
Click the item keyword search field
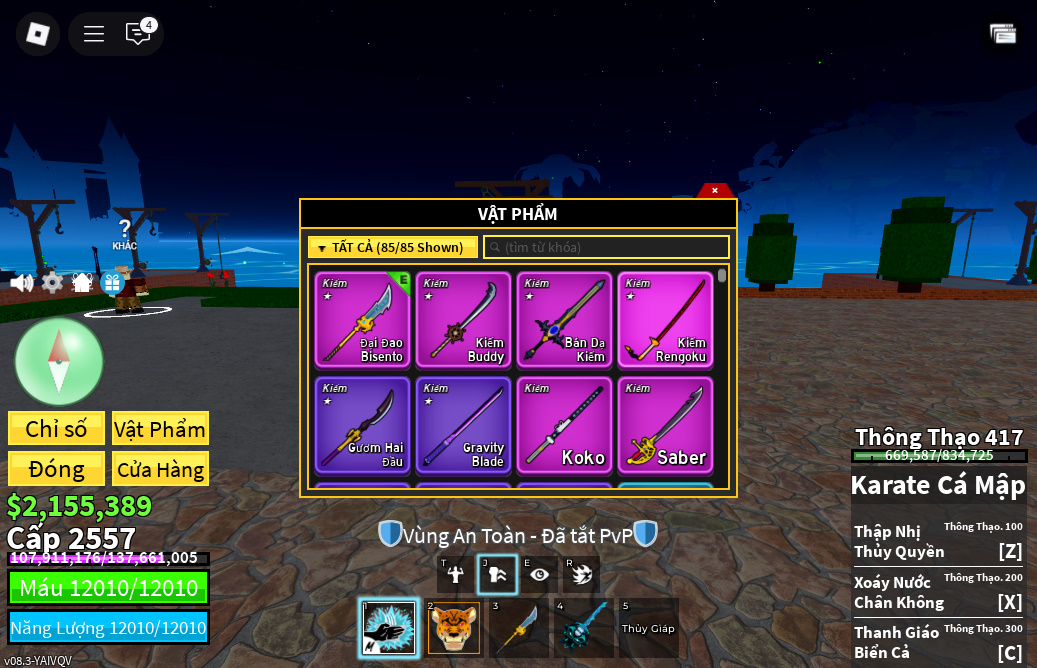[606, 247]
